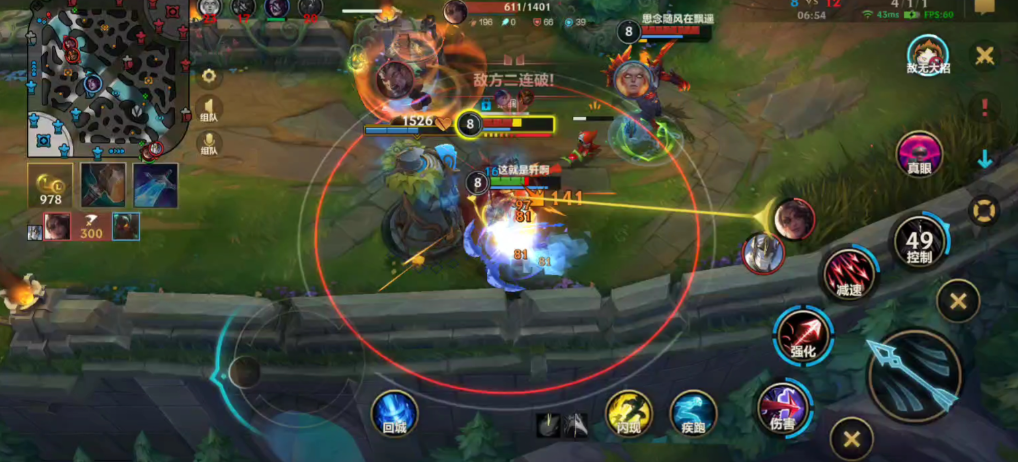
Task: Cast the Ghost (疾跑) summoner spell
Action: 692,414
